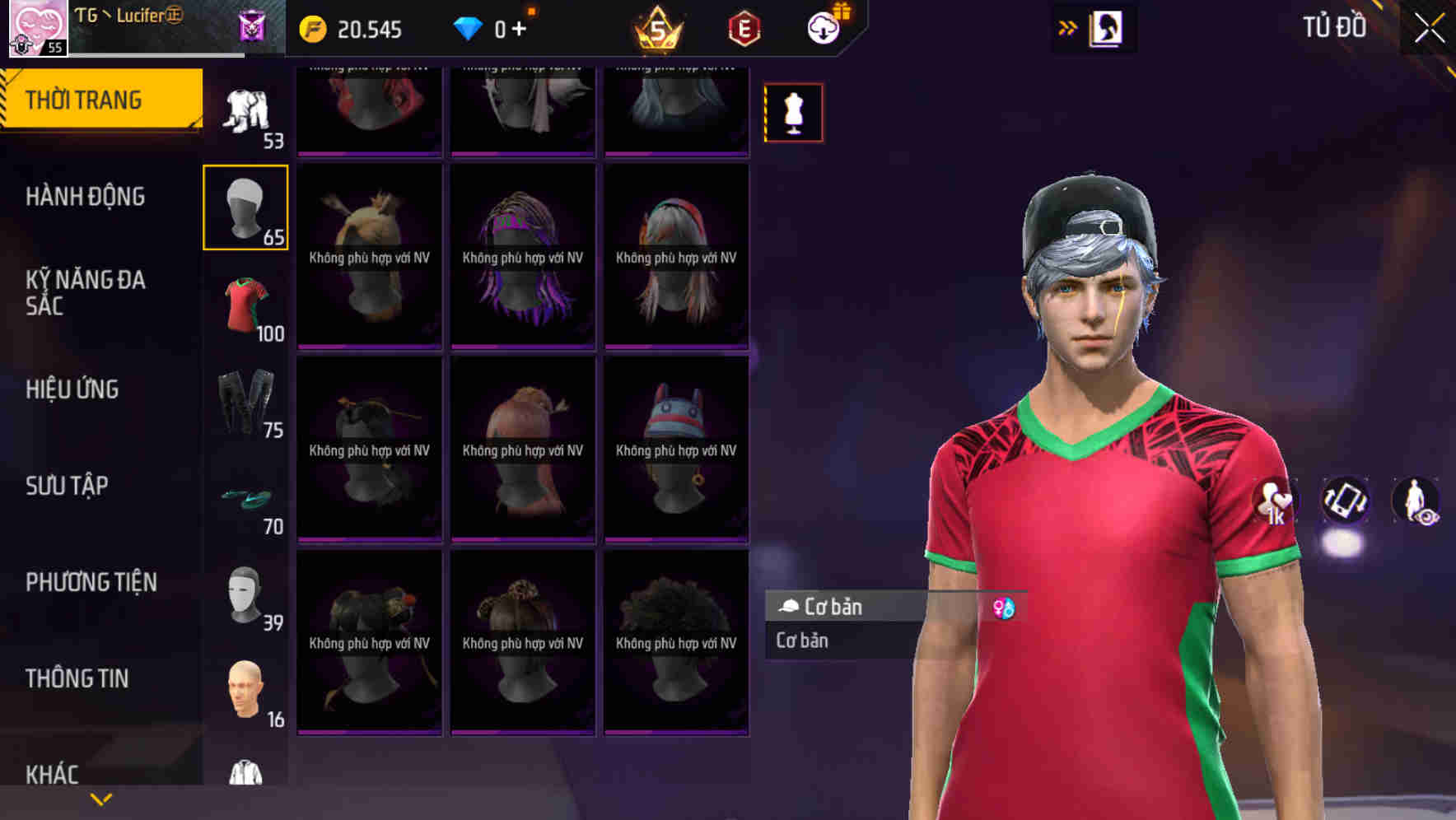1456x820 pixels.
Task: Toggle the rotate view icon beside the character
Action: pos(1344,501)
